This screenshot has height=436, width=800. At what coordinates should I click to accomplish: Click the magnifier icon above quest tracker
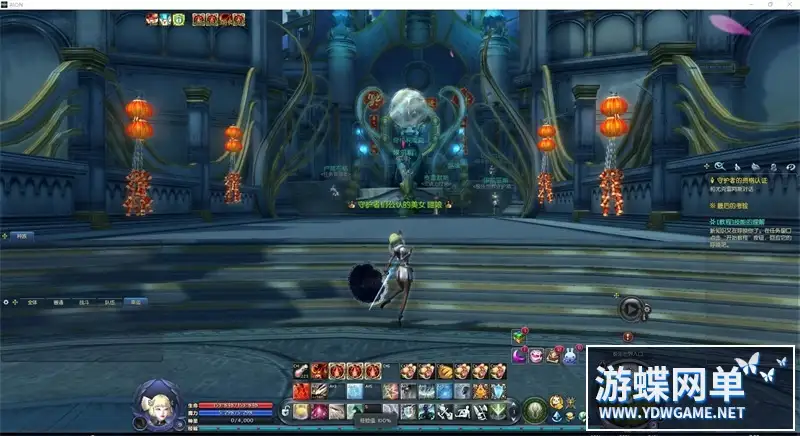coord(718,166)
